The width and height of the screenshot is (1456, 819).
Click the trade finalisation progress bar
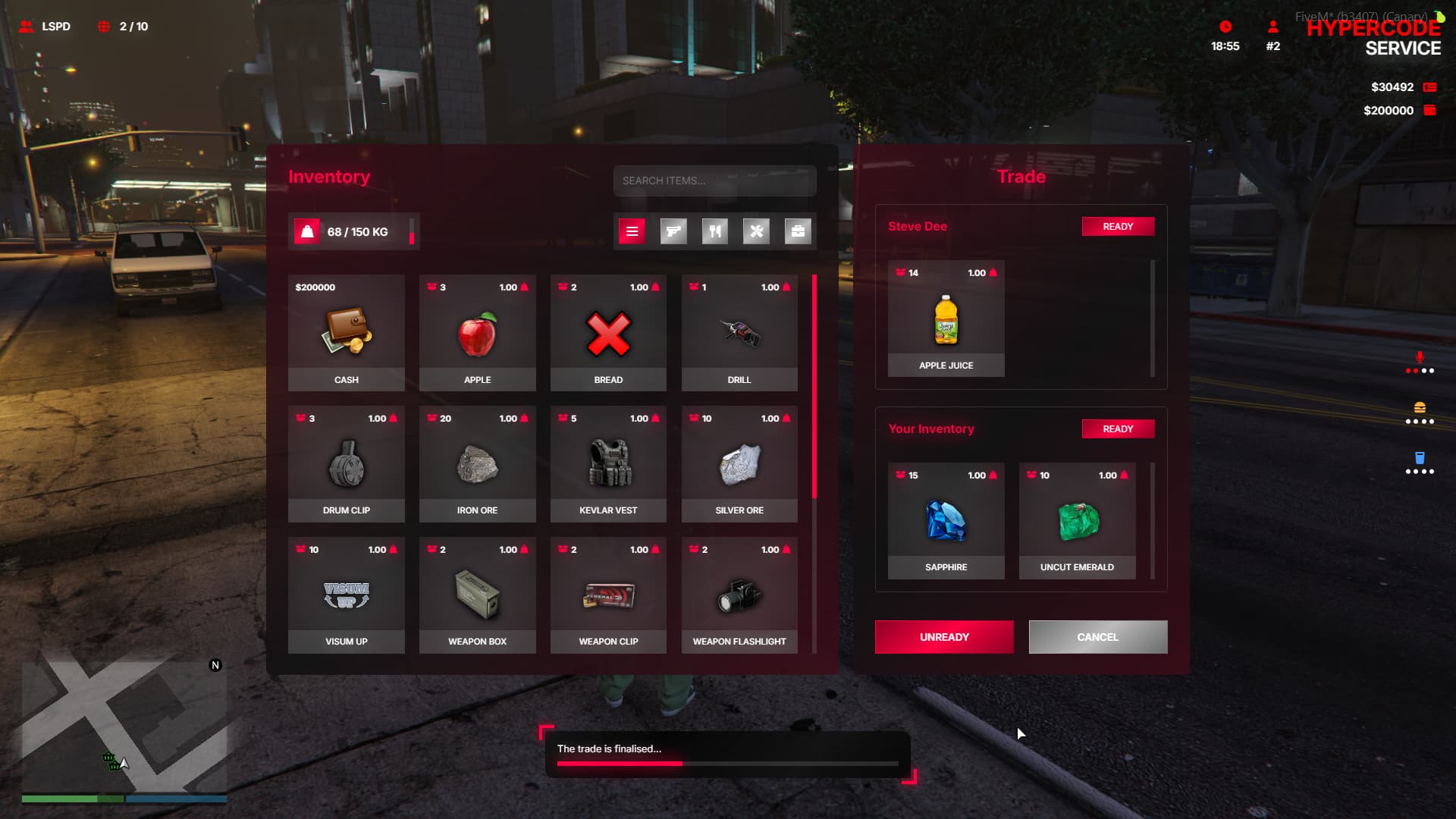pos(726,763)
